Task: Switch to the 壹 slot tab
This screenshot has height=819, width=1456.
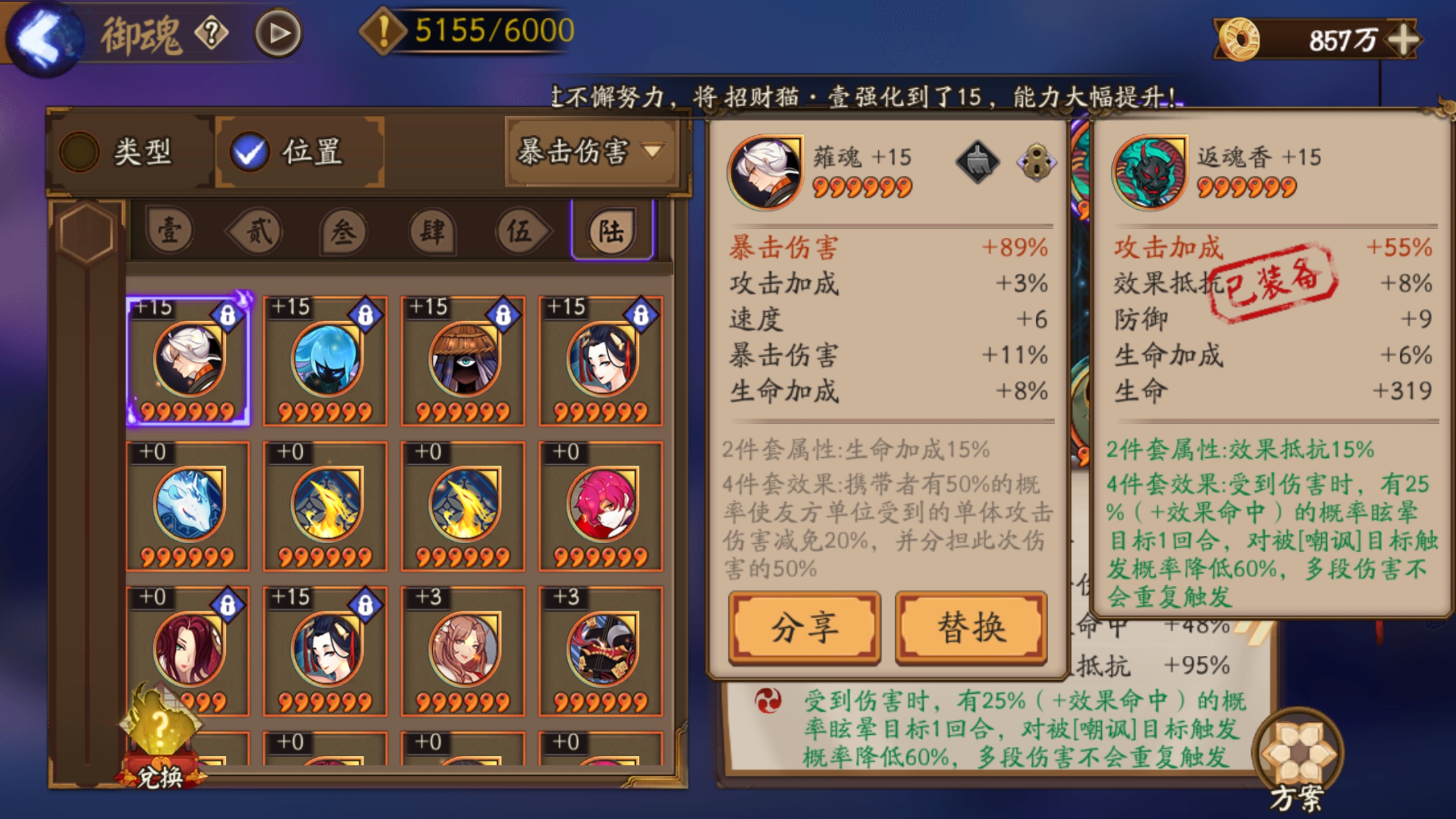Action: pyautogui.click(x=169, y=232)
